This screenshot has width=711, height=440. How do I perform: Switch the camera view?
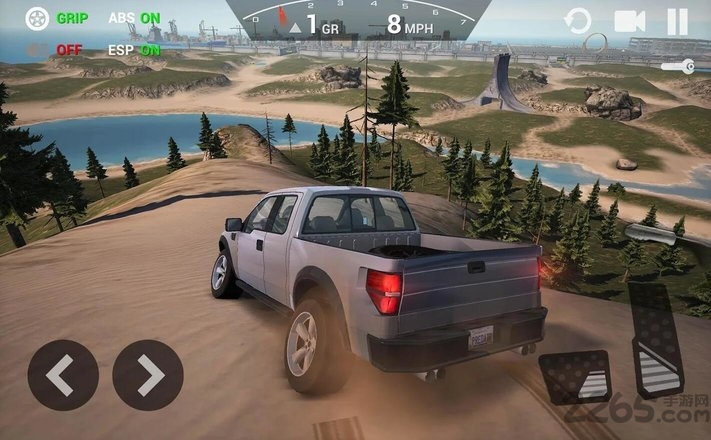pyautogui.click(x=629, y=21)
